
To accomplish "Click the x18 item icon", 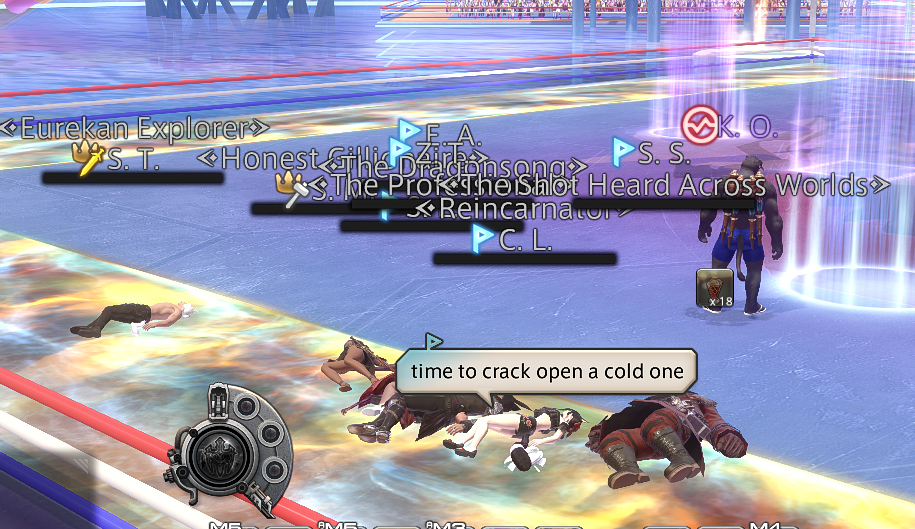I will click(715, 288).
